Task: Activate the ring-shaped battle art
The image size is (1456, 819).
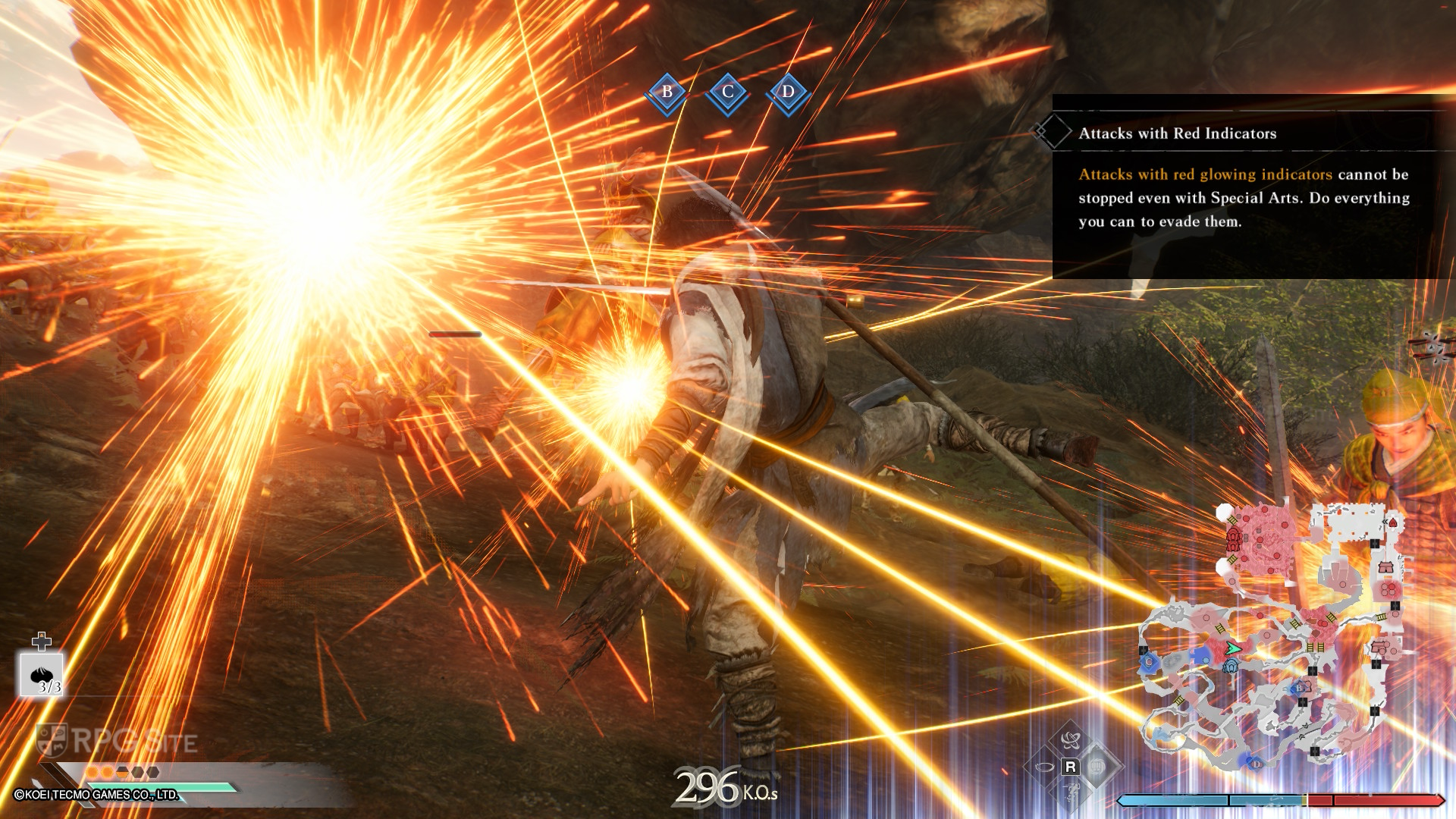Action: point(1043,767)
